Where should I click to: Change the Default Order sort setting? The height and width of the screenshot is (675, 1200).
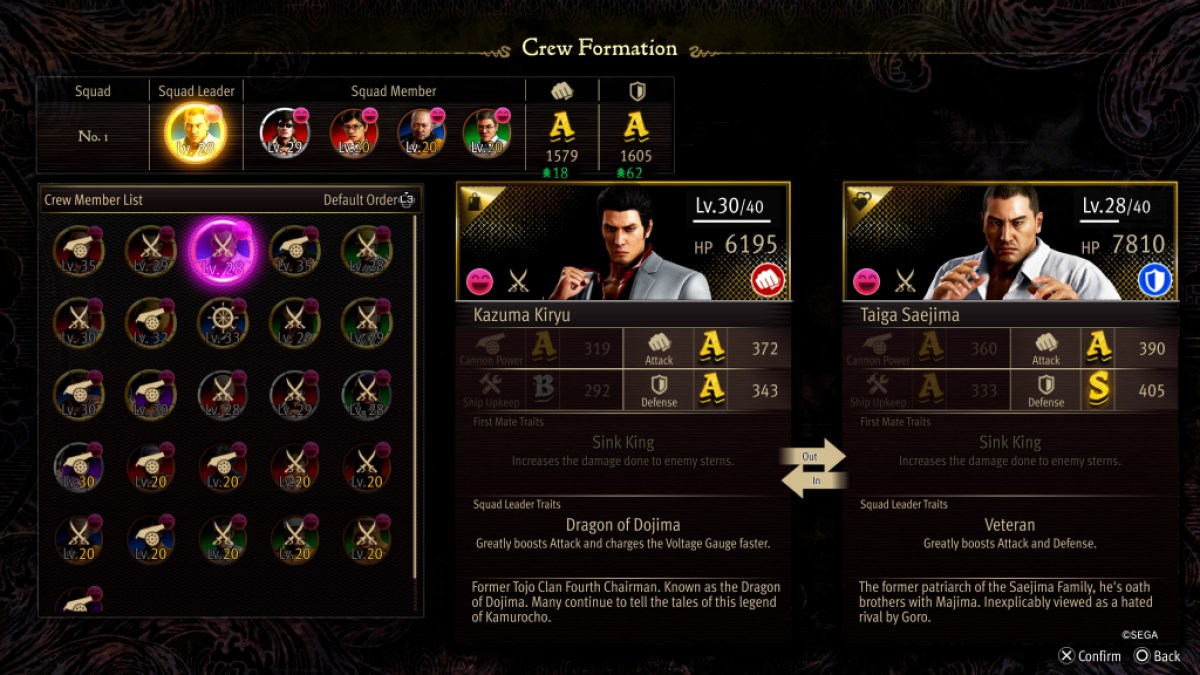coord(368,200)
